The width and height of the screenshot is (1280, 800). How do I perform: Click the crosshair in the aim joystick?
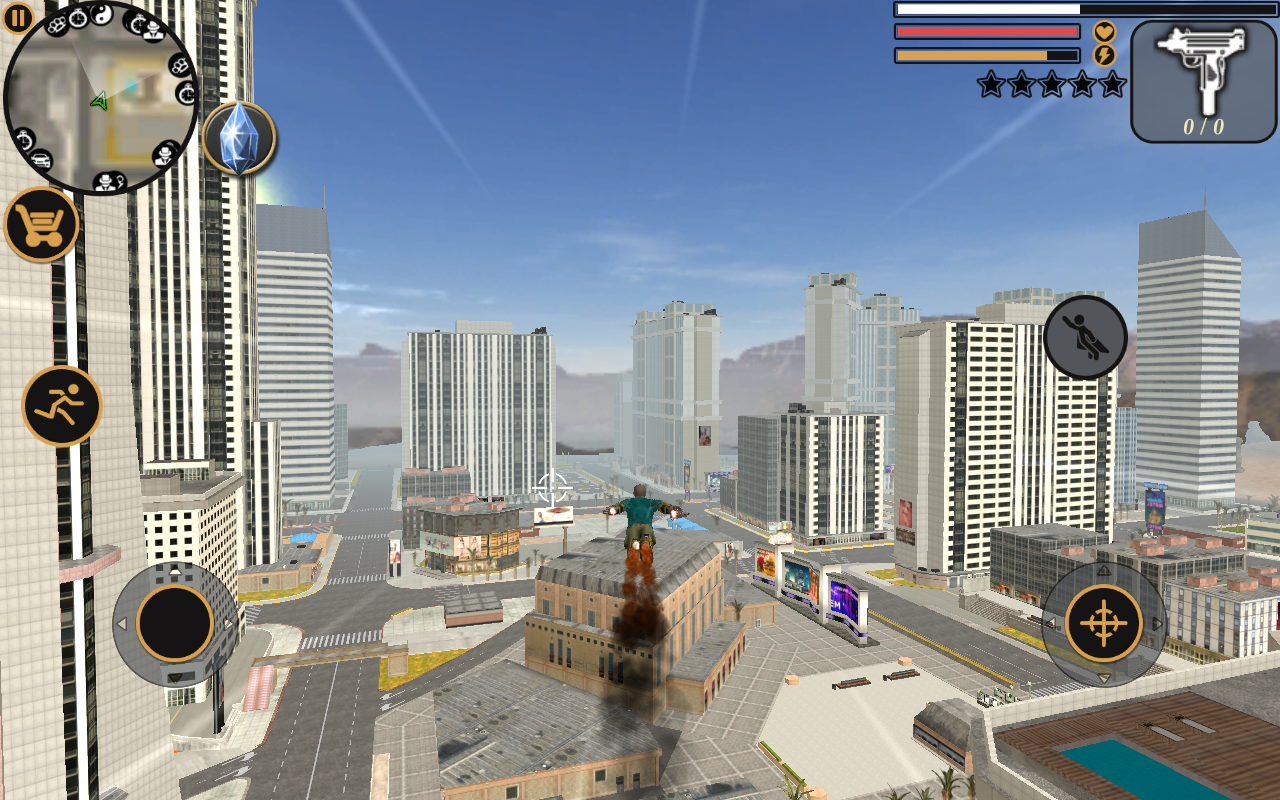(1104, 622)
